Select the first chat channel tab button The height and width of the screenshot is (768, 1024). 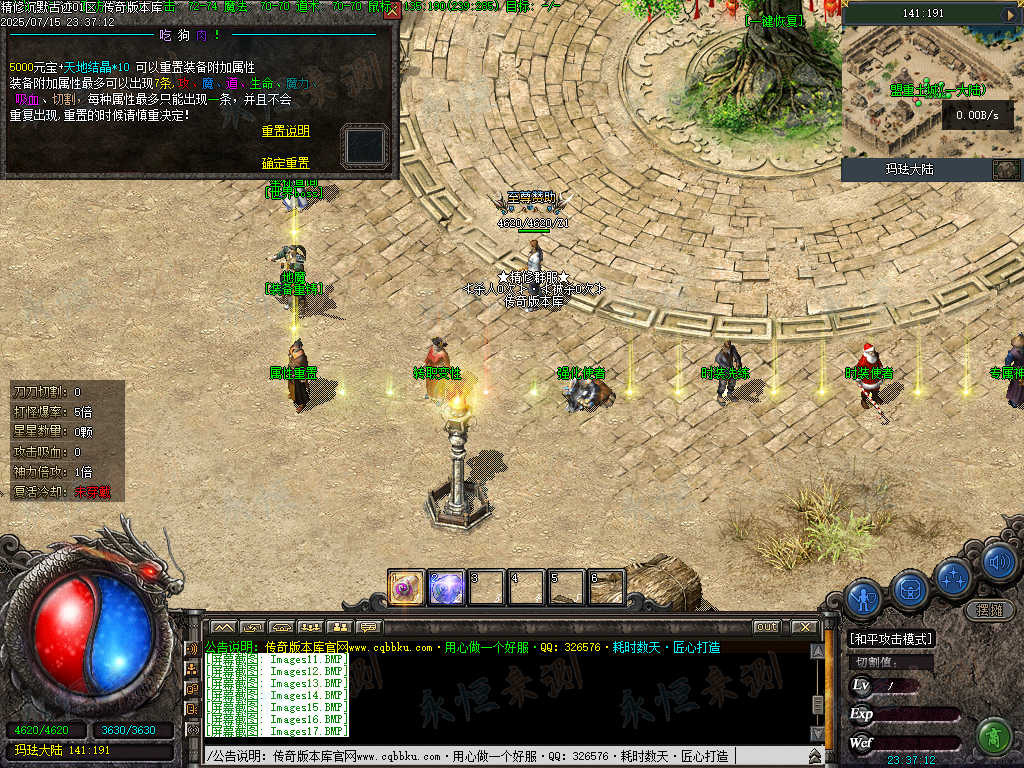coord(222,627)
